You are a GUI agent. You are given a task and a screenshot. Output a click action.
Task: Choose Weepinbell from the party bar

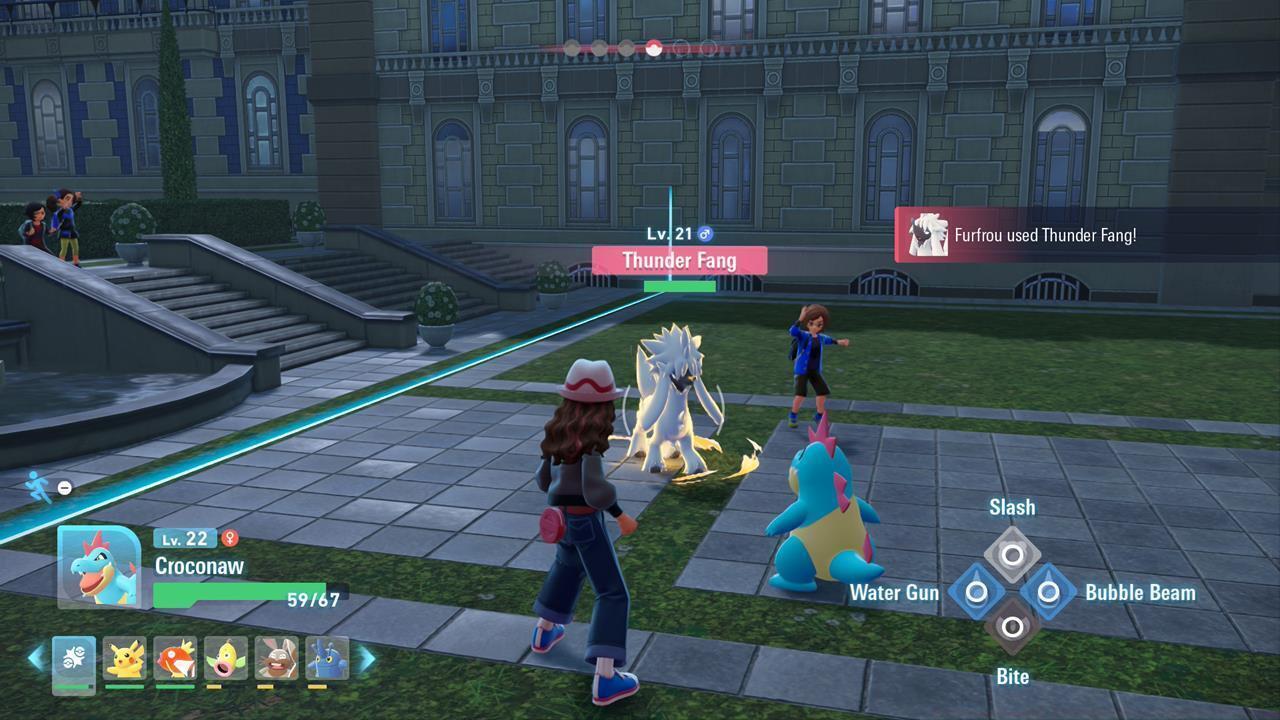(226, 658)
